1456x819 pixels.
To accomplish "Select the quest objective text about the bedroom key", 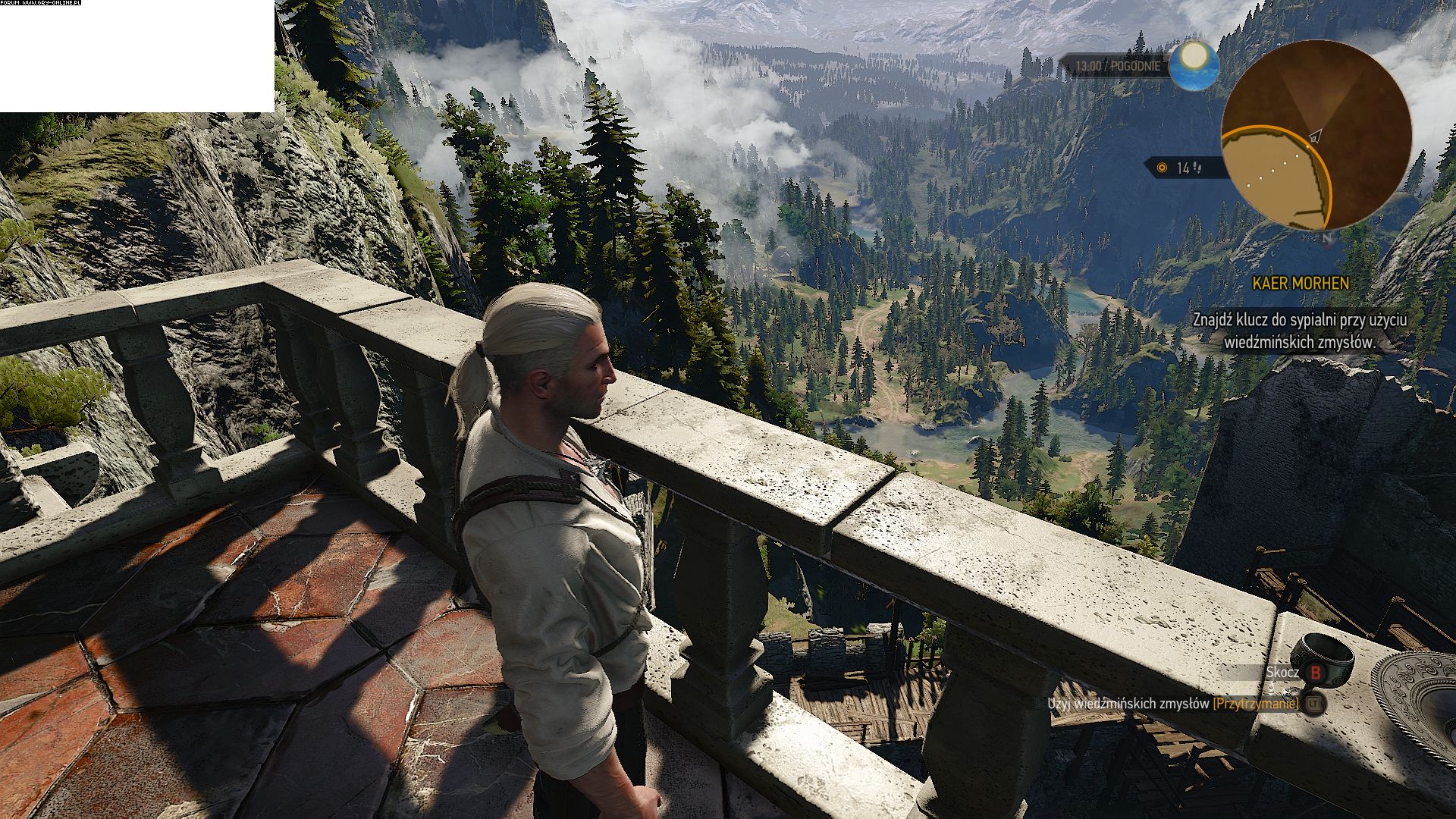I will pos(1299,331).
